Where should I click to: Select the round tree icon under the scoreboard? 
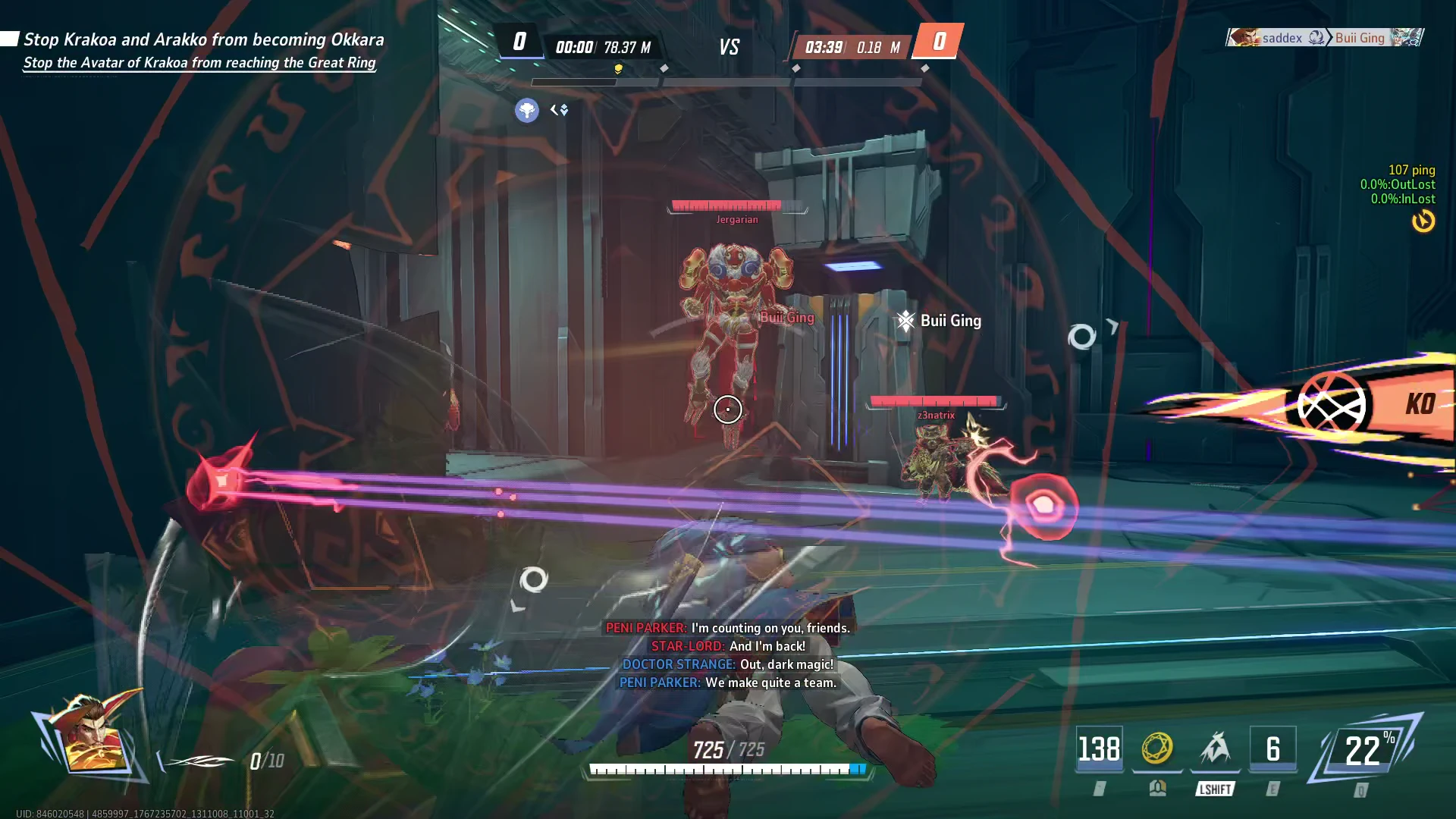pyautogui.click(x=526, y=111)
